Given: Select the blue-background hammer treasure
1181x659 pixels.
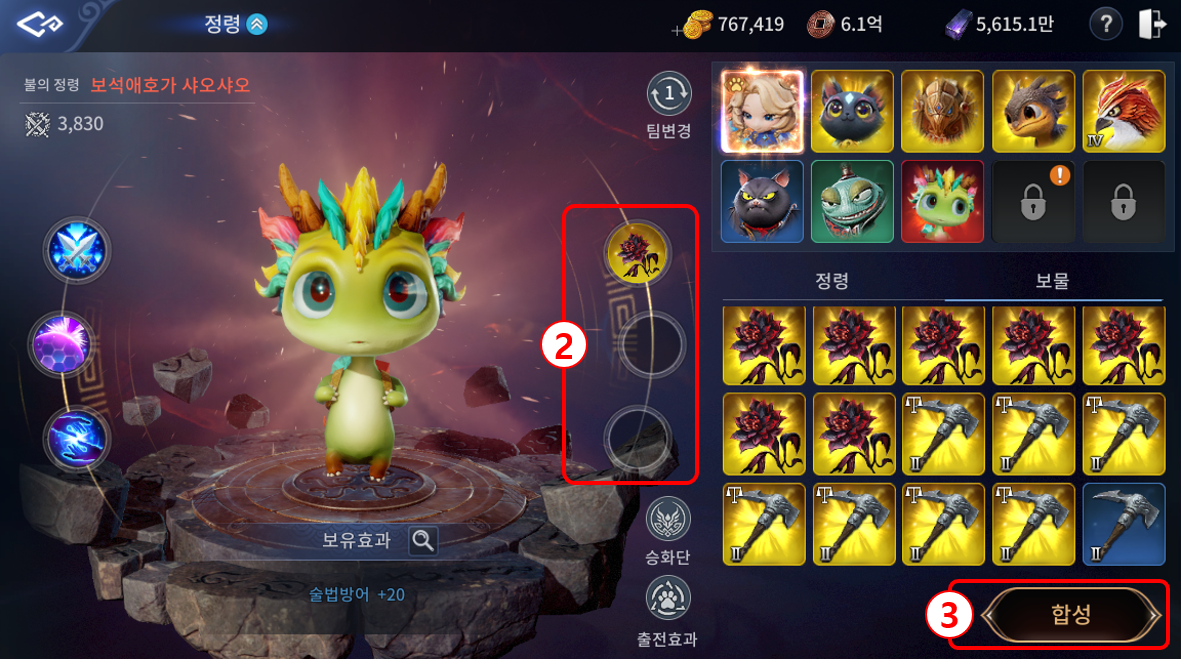Looking at the screenshot, I should click(1124, 524).
